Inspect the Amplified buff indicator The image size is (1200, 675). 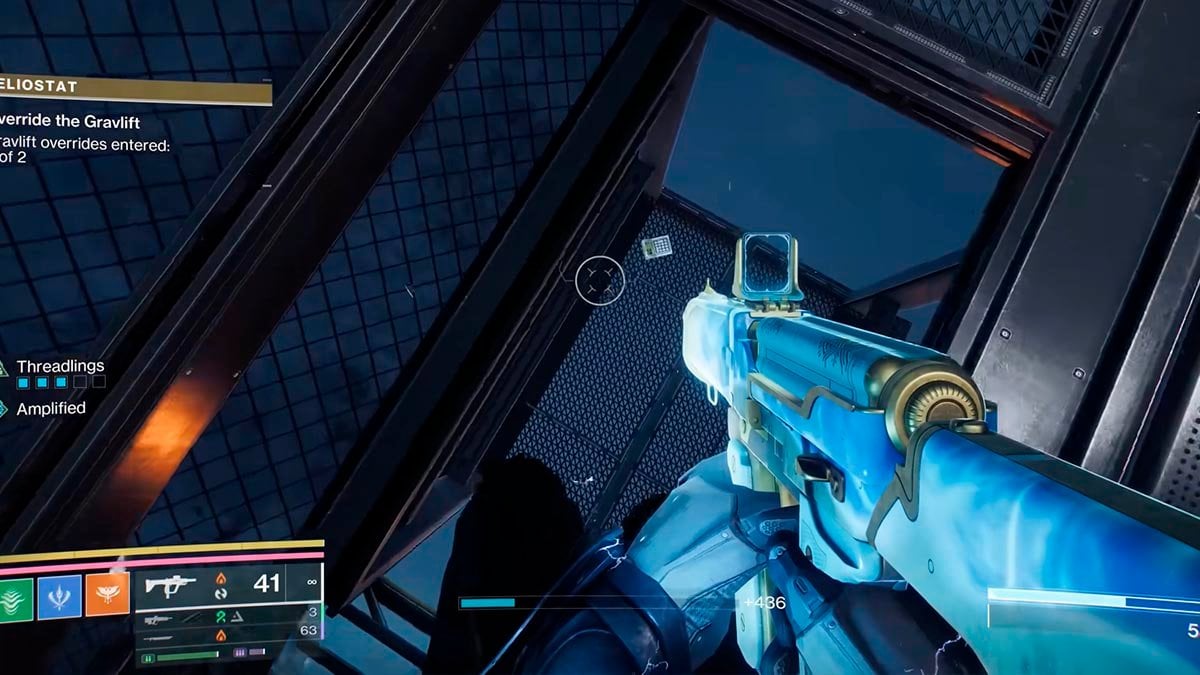[x=50, y=408]
